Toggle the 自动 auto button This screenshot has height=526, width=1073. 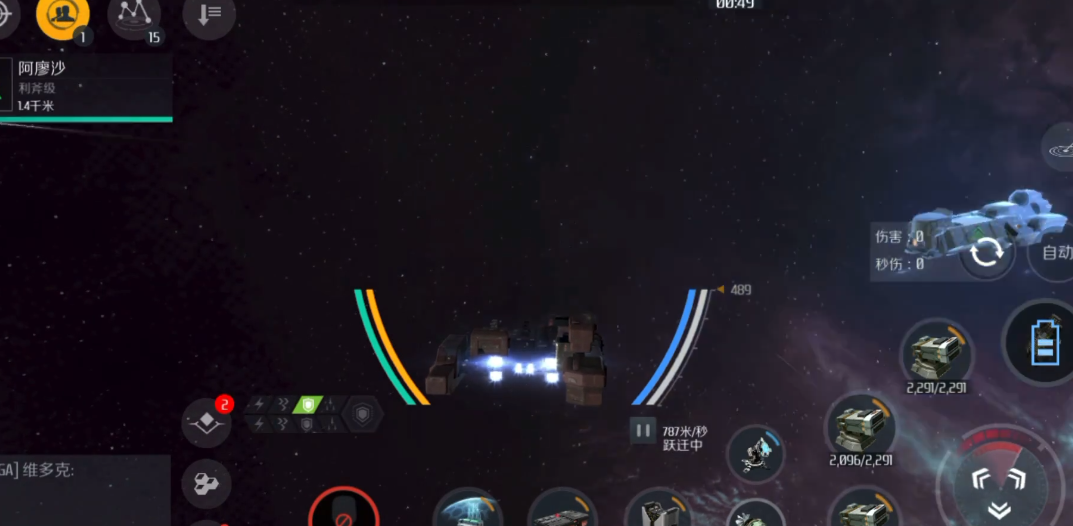1056,252
